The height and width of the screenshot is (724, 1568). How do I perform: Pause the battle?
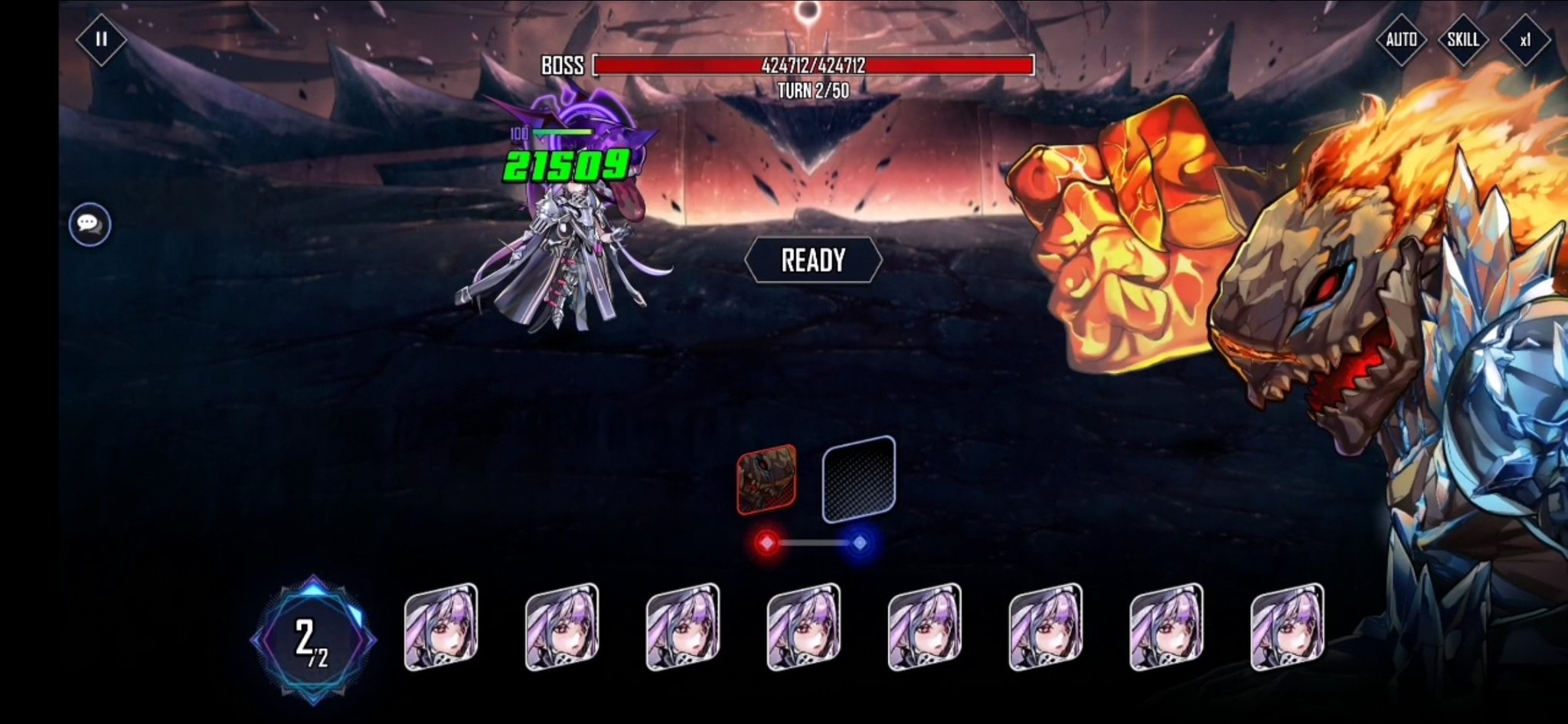tap(101, 39)
